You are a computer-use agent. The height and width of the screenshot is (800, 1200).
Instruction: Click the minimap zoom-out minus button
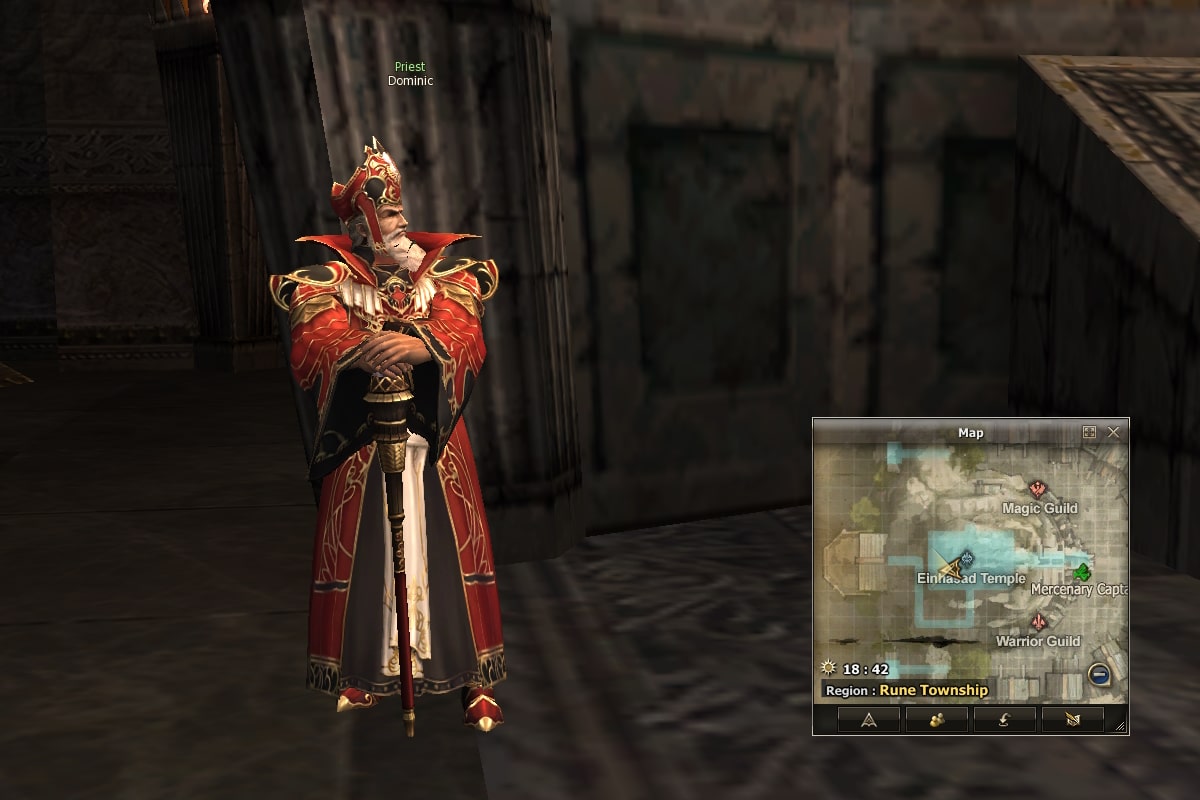point(1098,676)
